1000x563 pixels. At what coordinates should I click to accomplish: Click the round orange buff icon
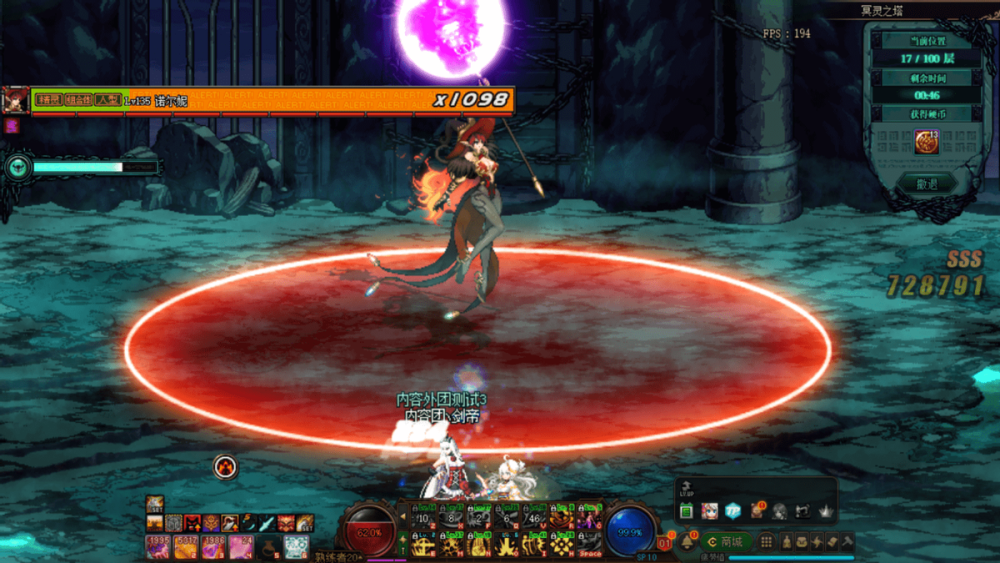pyautogui.click(x=226, y=466)
